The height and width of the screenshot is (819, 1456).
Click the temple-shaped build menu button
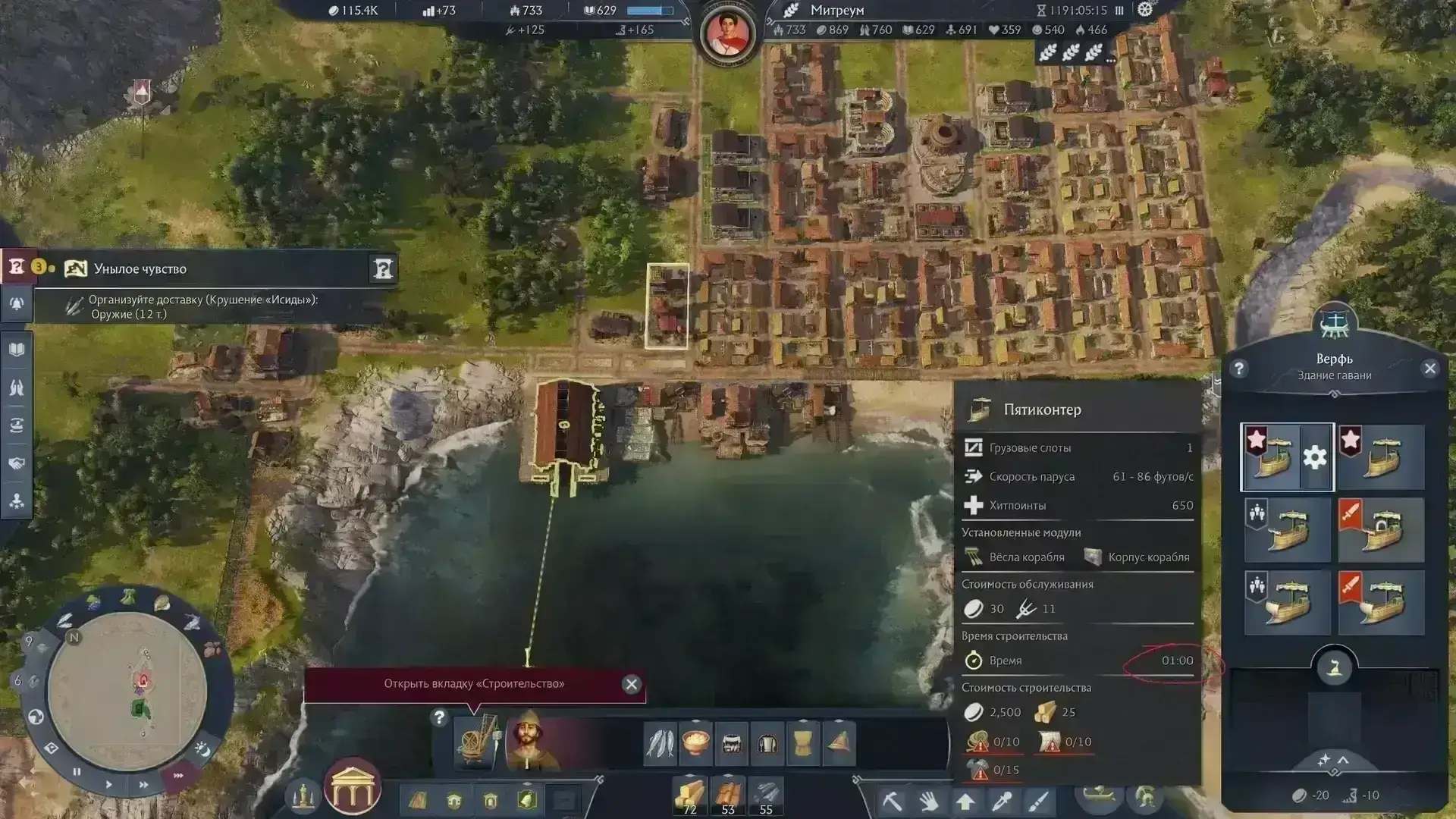353,787
